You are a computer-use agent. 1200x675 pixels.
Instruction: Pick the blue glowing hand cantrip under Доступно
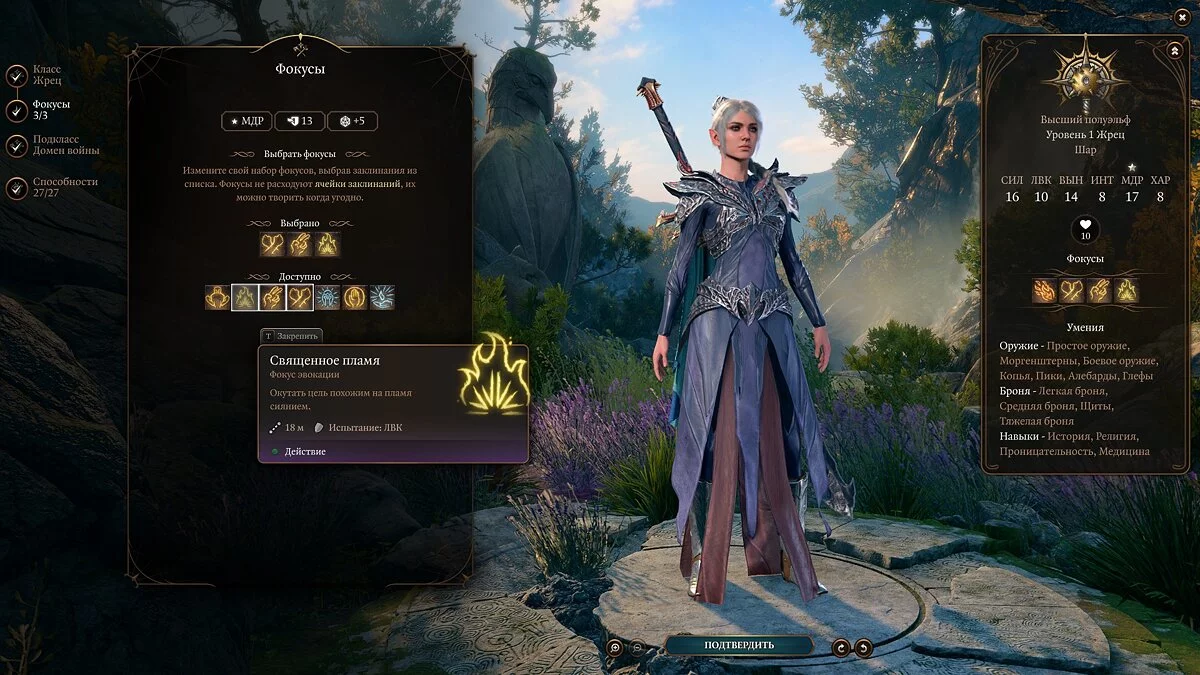pos(382,297)
